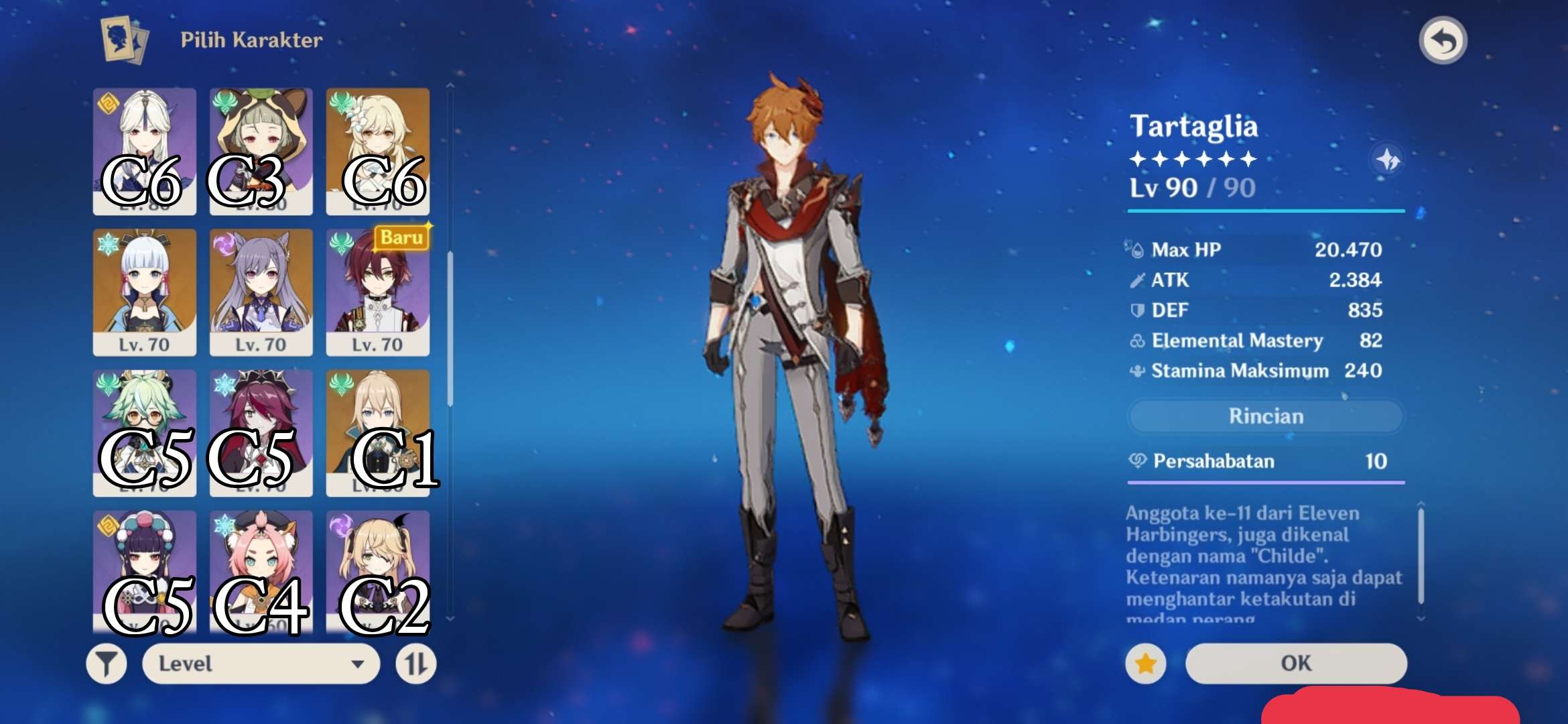Click the friendship progress bar

pyautogui.click(x=1264, y=483)
